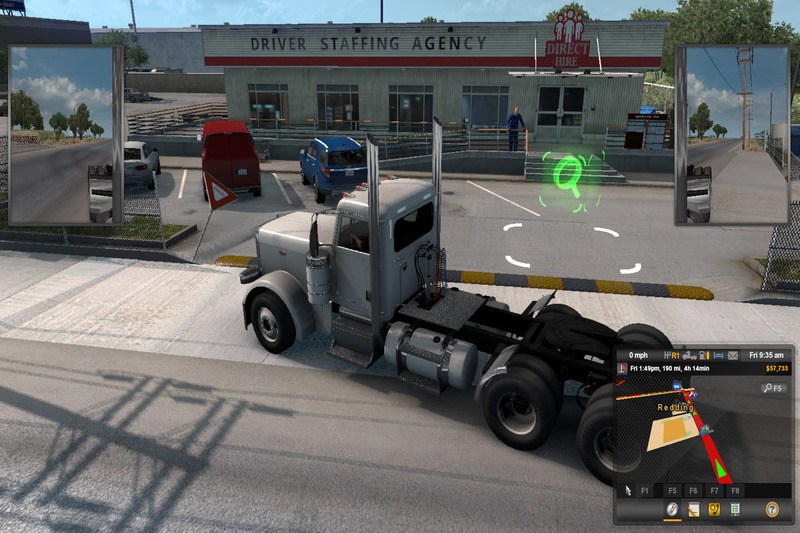Open the question mark help tab
Viewport: 800px width, 533px height.
pyautogui.click(x=771, y=509)
